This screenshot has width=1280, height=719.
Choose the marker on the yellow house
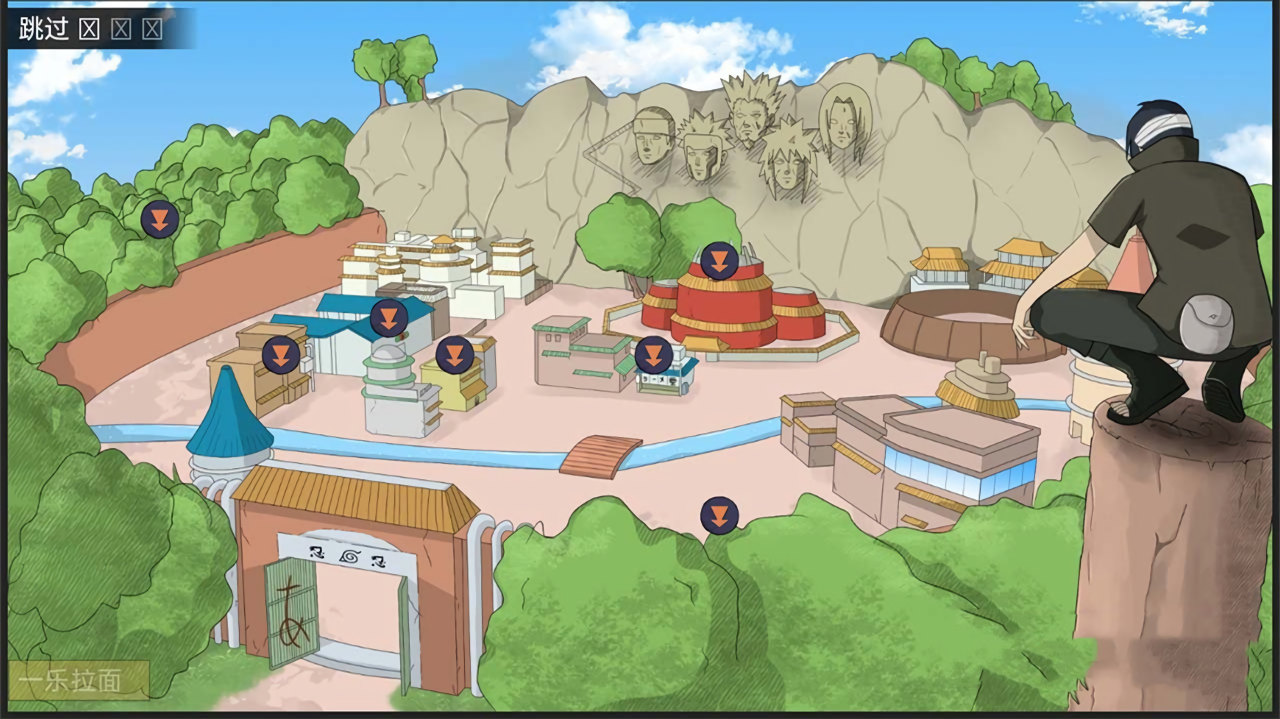(455, 354)
